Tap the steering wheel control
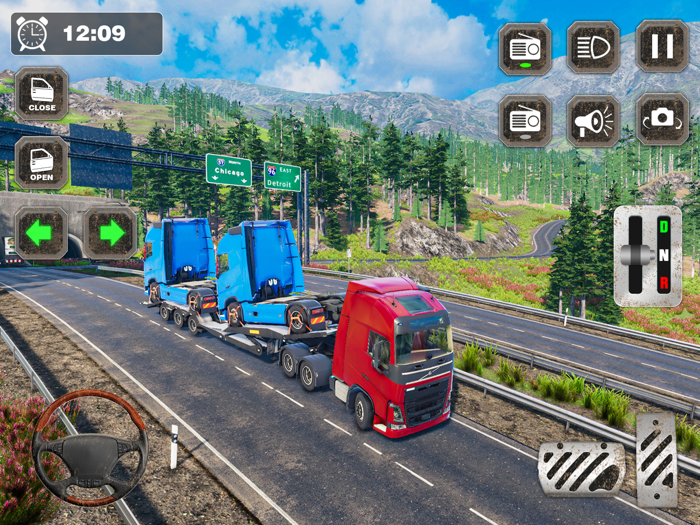The image size is (700, 525). point(90,448)
